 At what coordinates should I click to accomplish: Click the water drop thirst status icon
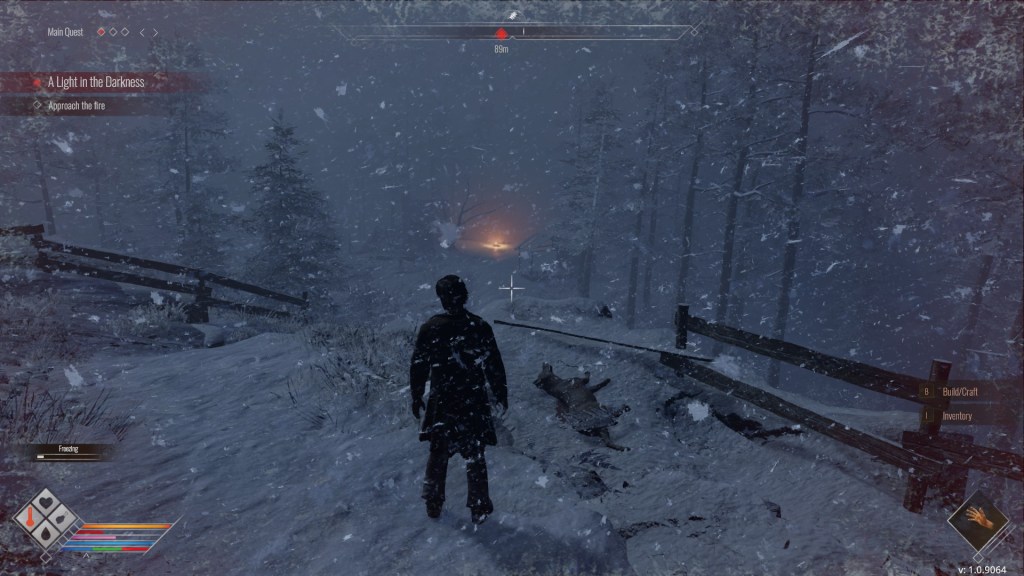pyautogui.click(x=45, y=535)
